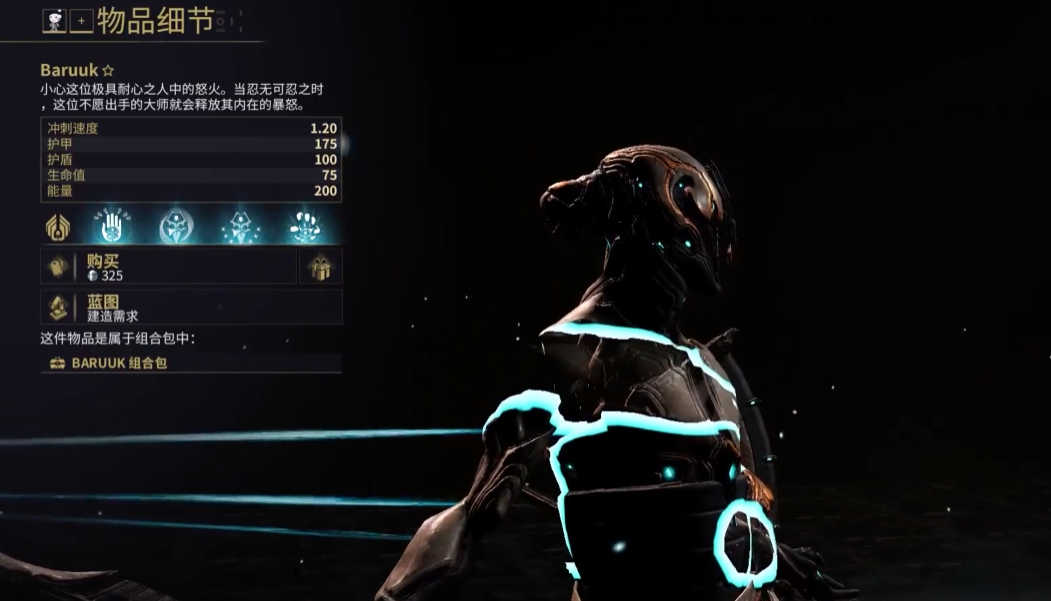1051x601 pixels.
Task: Select the open-hand ability icon
Action: point(116,227)
